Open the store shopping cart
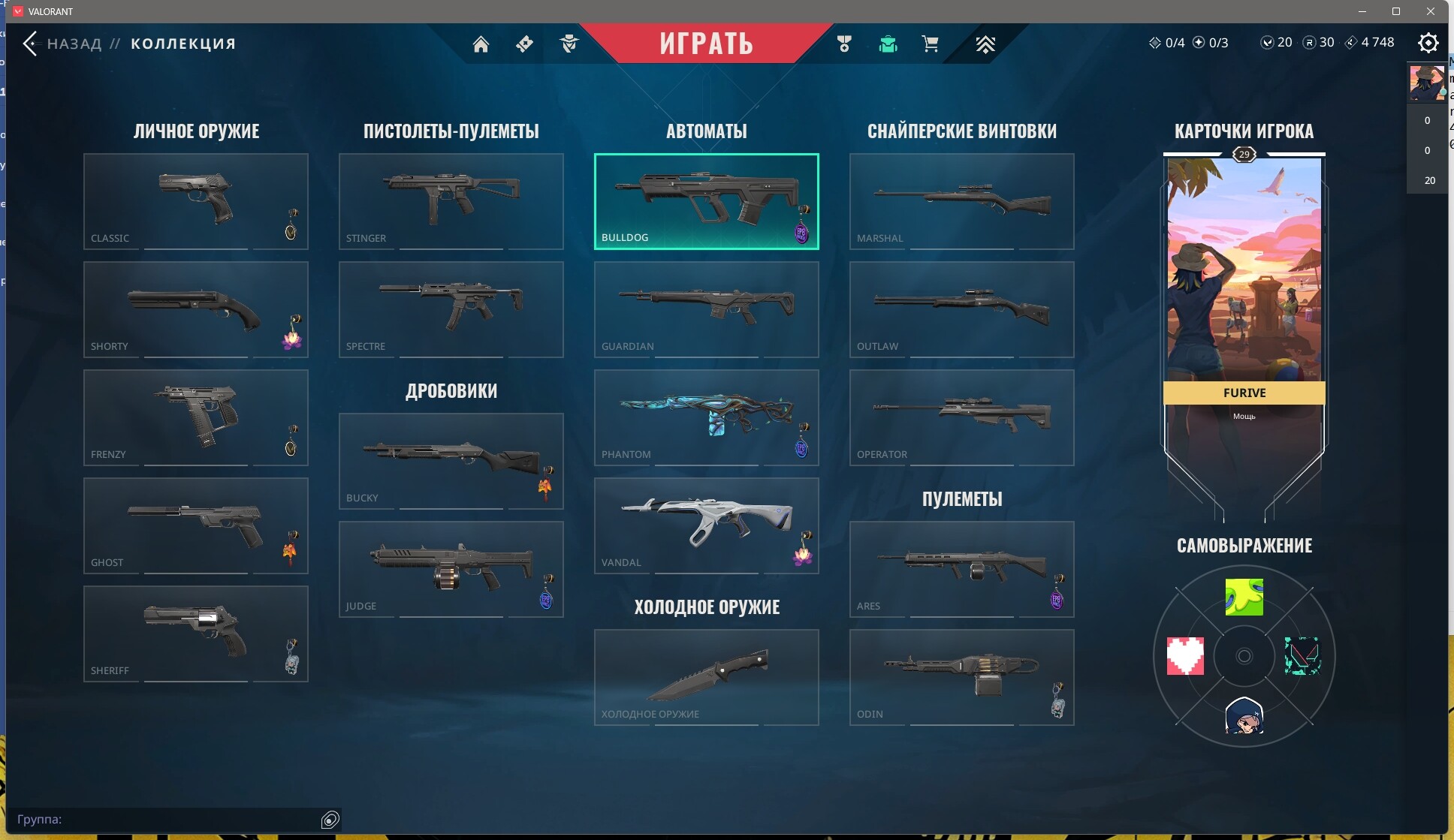The image size is (1454, 840). (x=930, y=44)
